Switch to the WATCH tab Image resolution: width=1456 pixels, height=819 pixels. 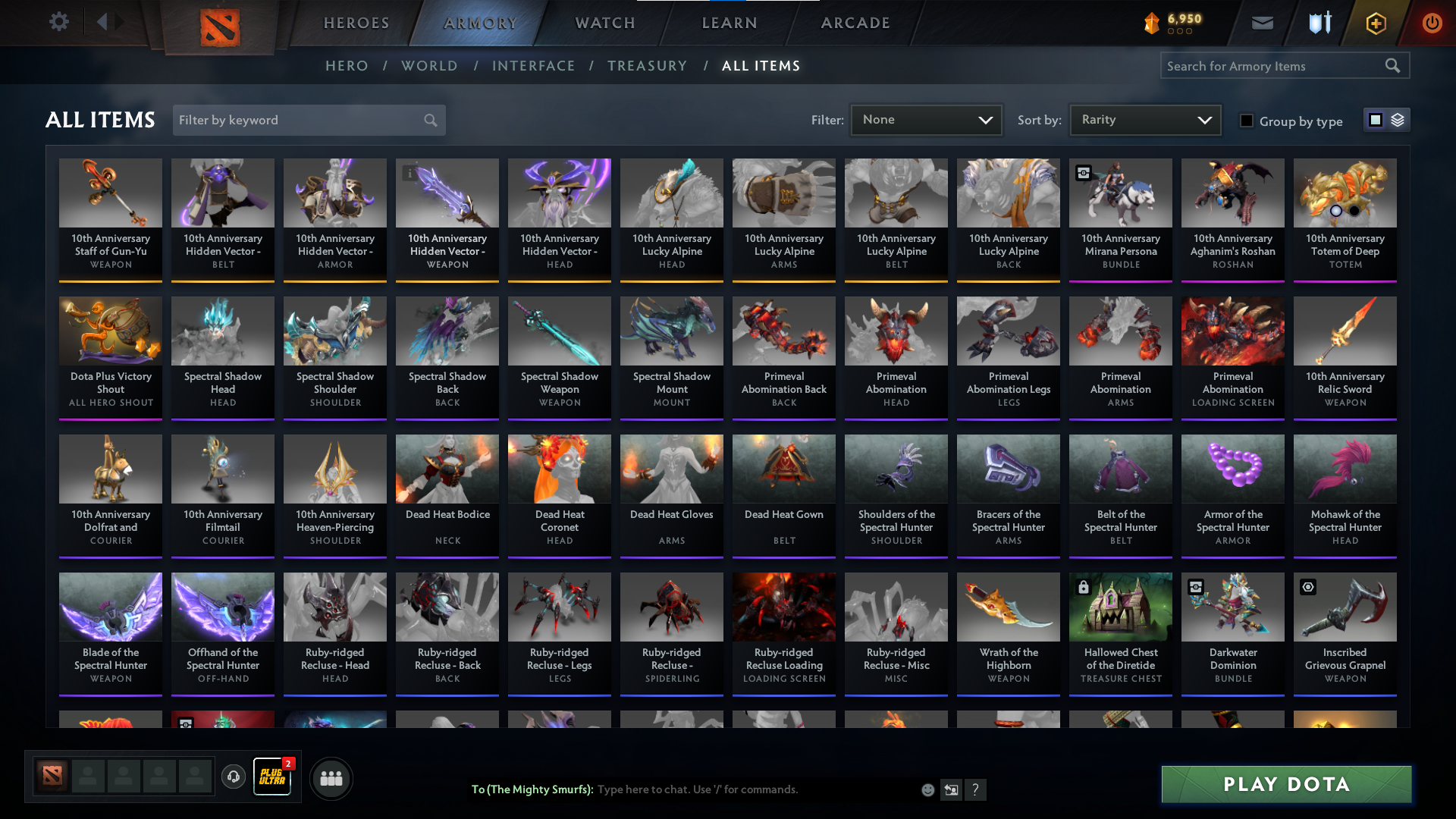(604, 23)
